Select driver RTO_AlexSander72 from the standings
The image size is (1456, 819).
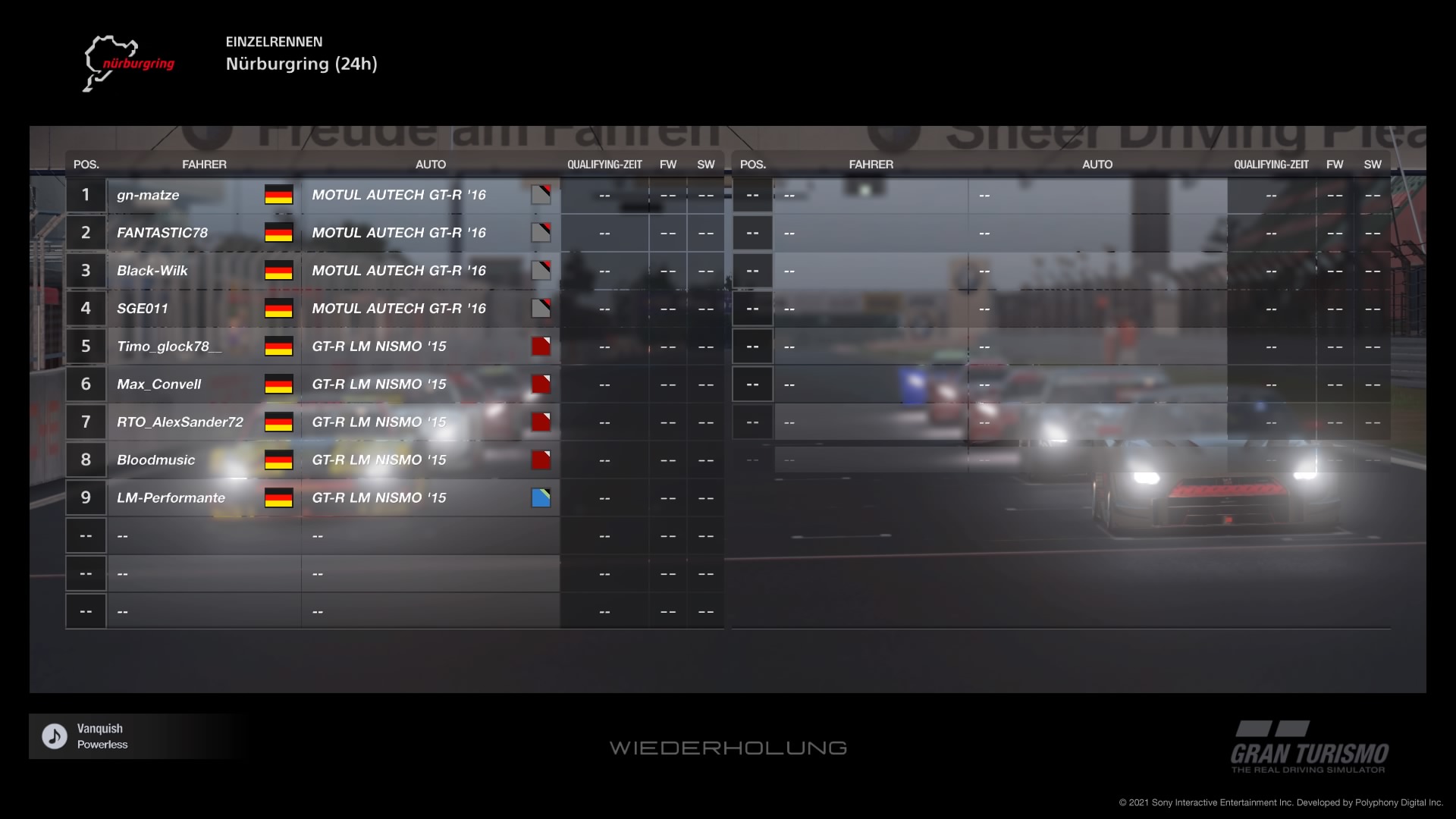(x=180, y=422)
